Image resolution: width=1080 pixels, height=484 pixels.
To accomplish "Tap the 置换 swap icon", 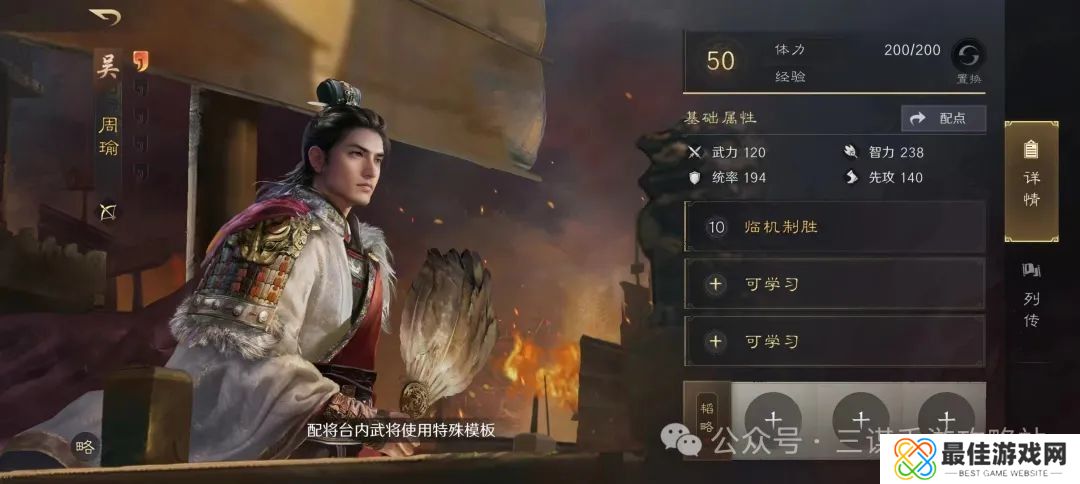I will tap(968, 56).
